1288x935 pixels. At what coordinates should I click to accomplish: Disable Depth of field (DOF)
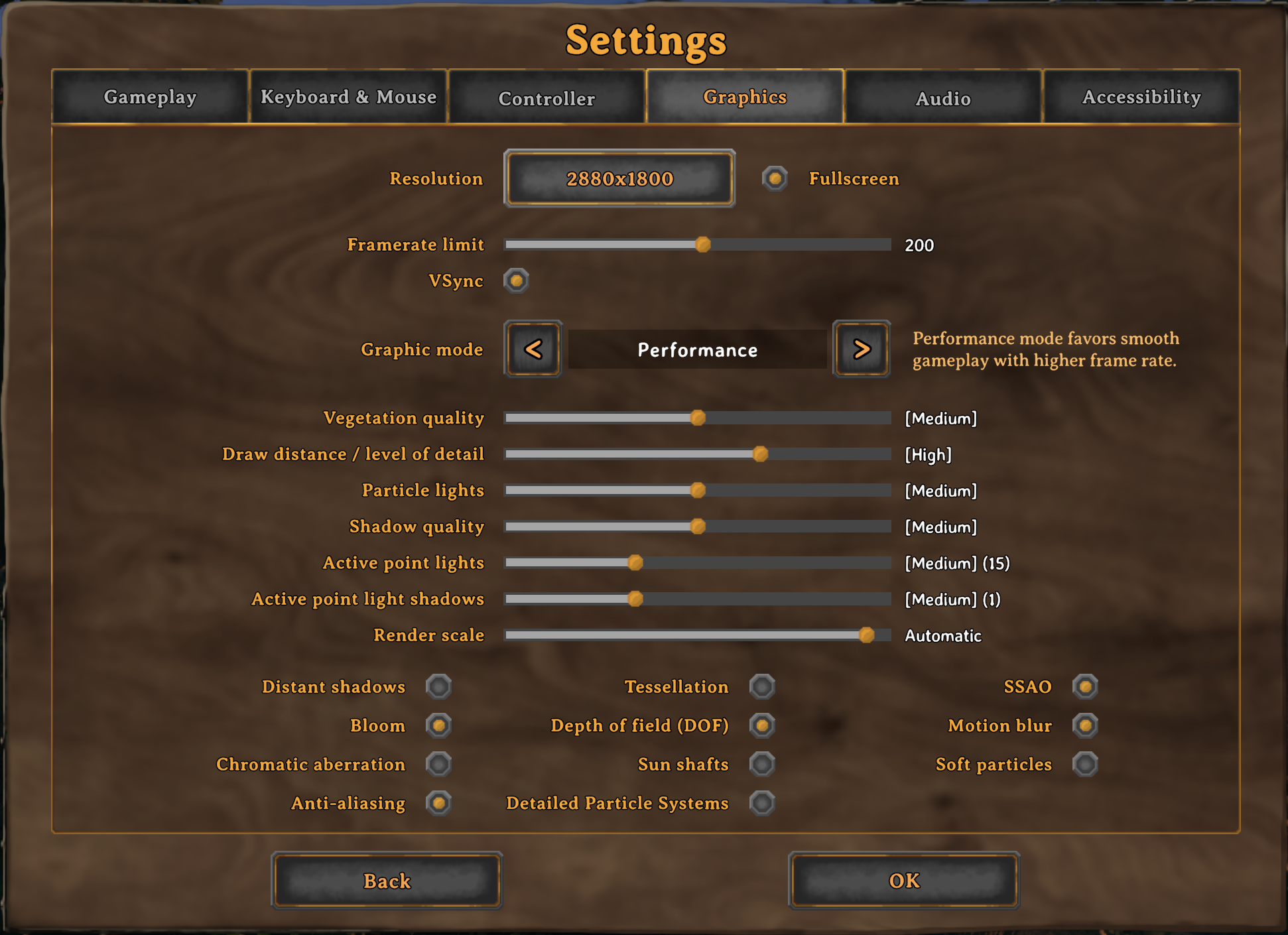click(762, 725)
